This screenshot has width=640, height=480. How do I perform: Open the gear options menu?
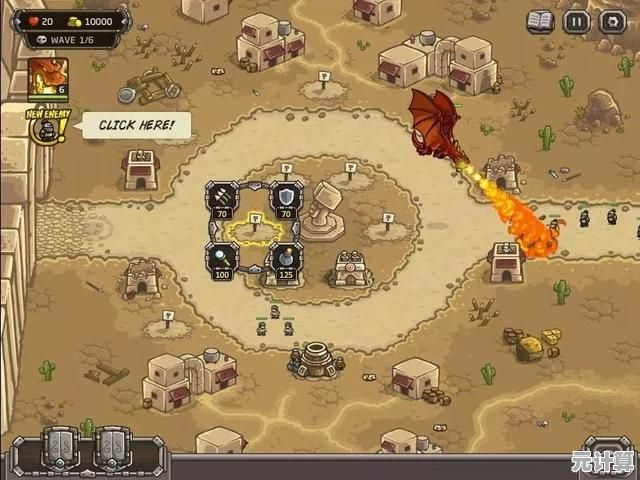[x=612, y=21]
